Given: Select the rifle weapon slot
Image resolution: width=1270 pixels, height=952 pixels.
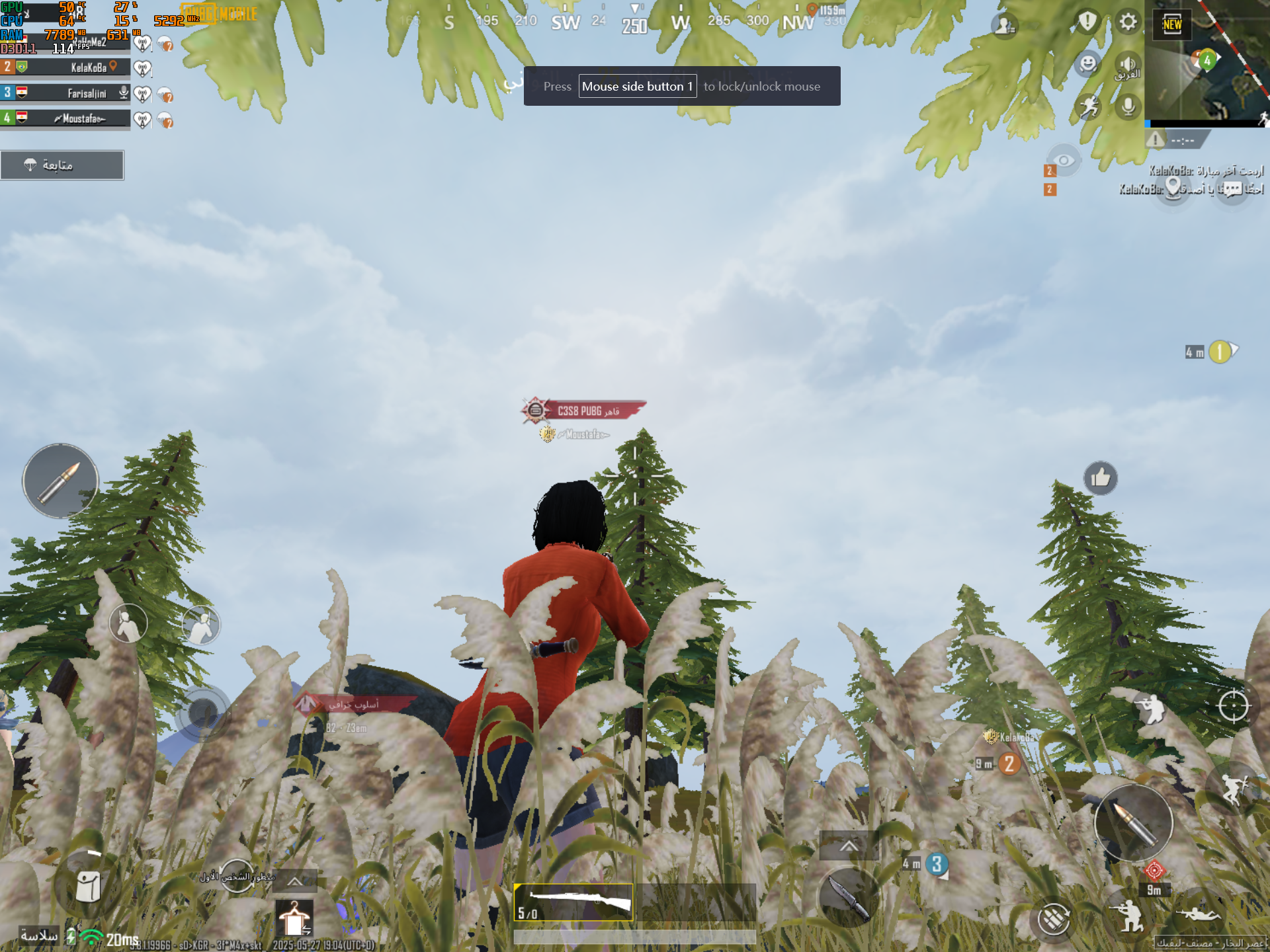Looking at the screenshot, I should click(x=573, y=902).
